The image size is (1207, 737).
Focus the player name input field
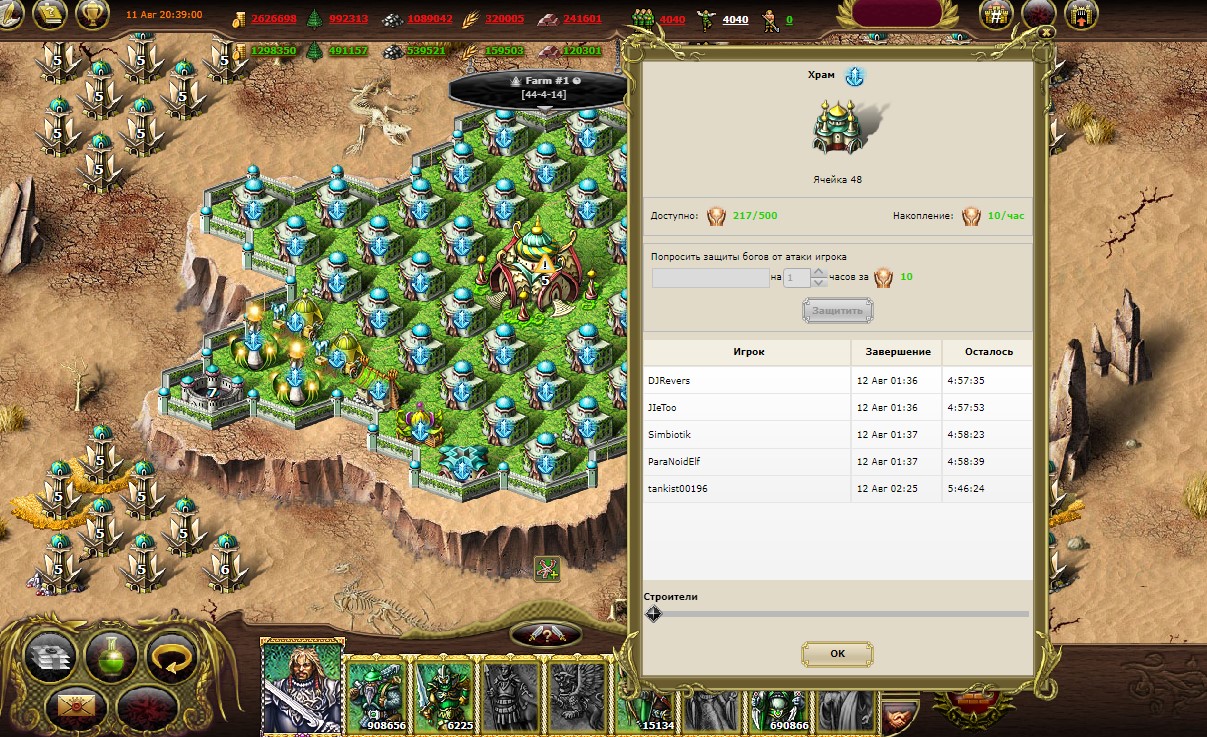(710, 278)
